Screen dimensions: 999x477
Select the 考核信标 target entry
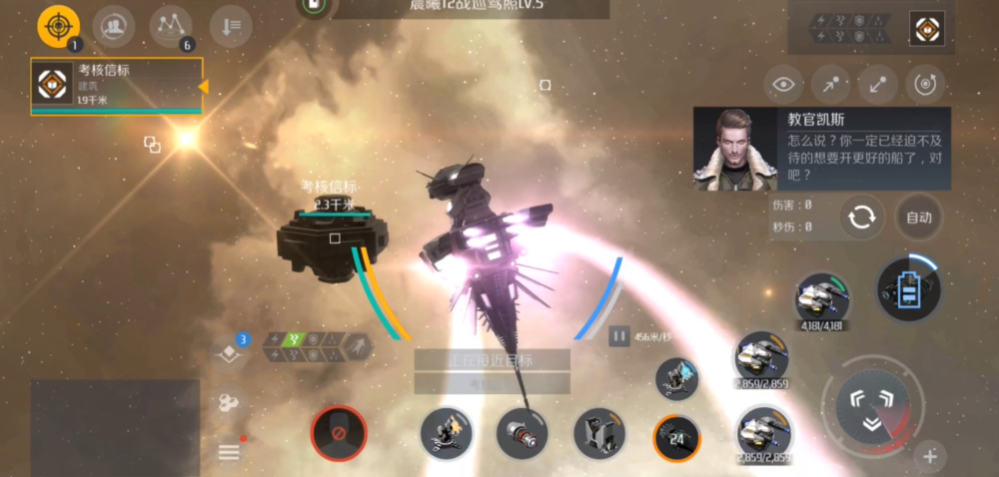click(x=116, y=85)
